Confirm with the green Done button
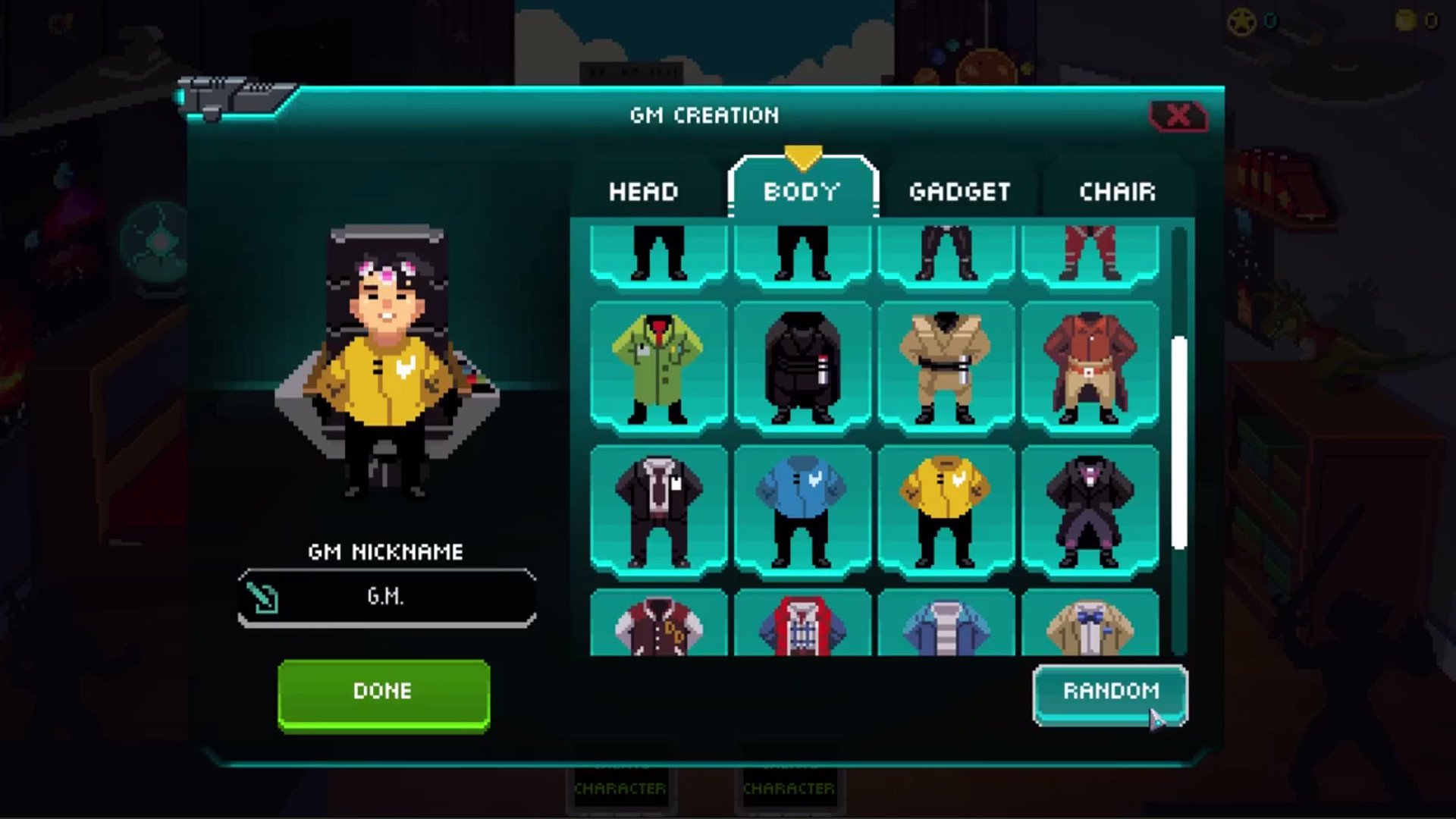 point(383,692)
